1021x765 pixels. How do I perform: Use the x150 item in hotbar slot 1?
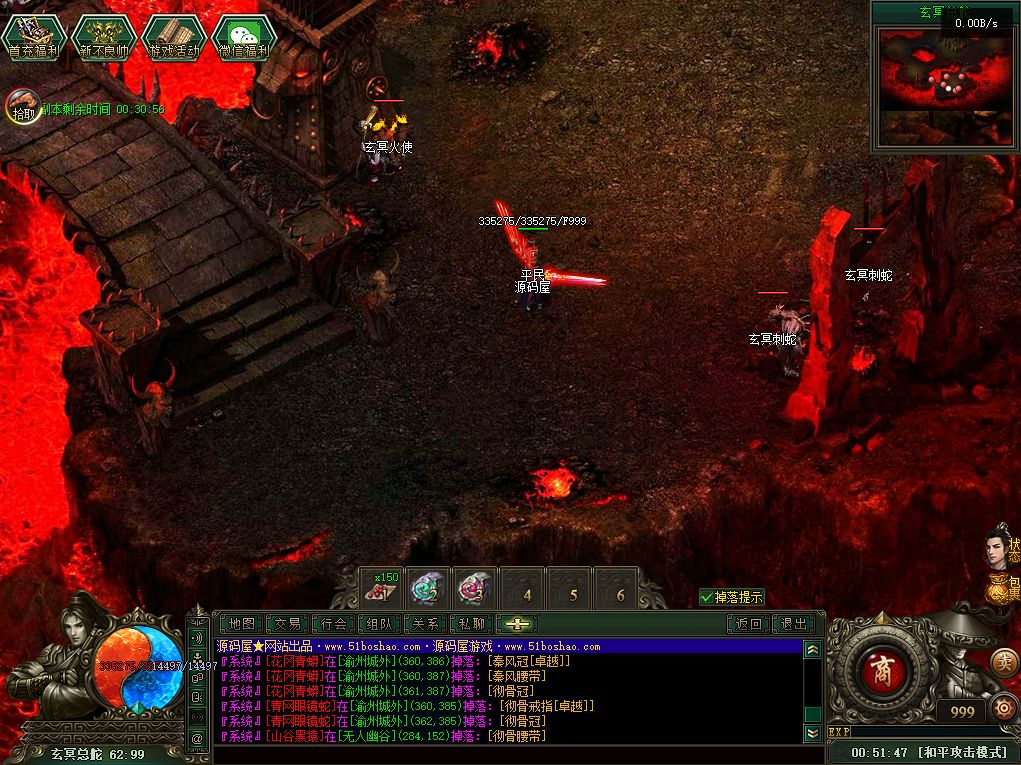pos(382,588)
